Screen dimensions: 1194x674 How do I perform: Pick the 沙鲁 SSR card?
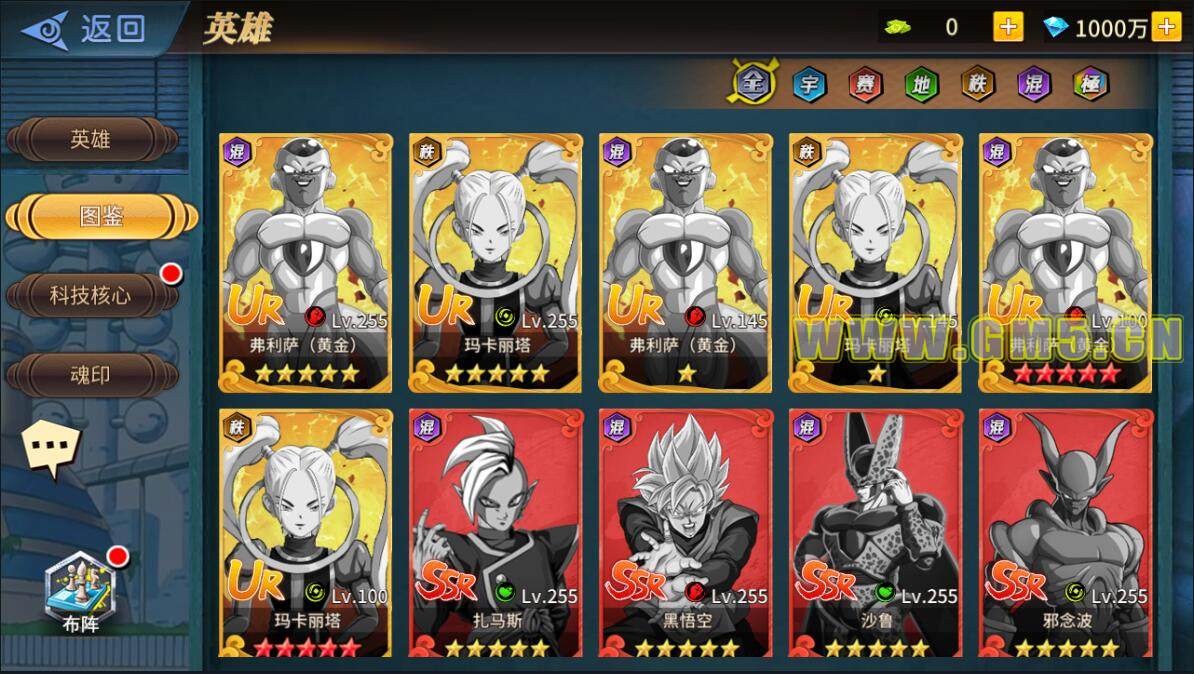point(875,533)
